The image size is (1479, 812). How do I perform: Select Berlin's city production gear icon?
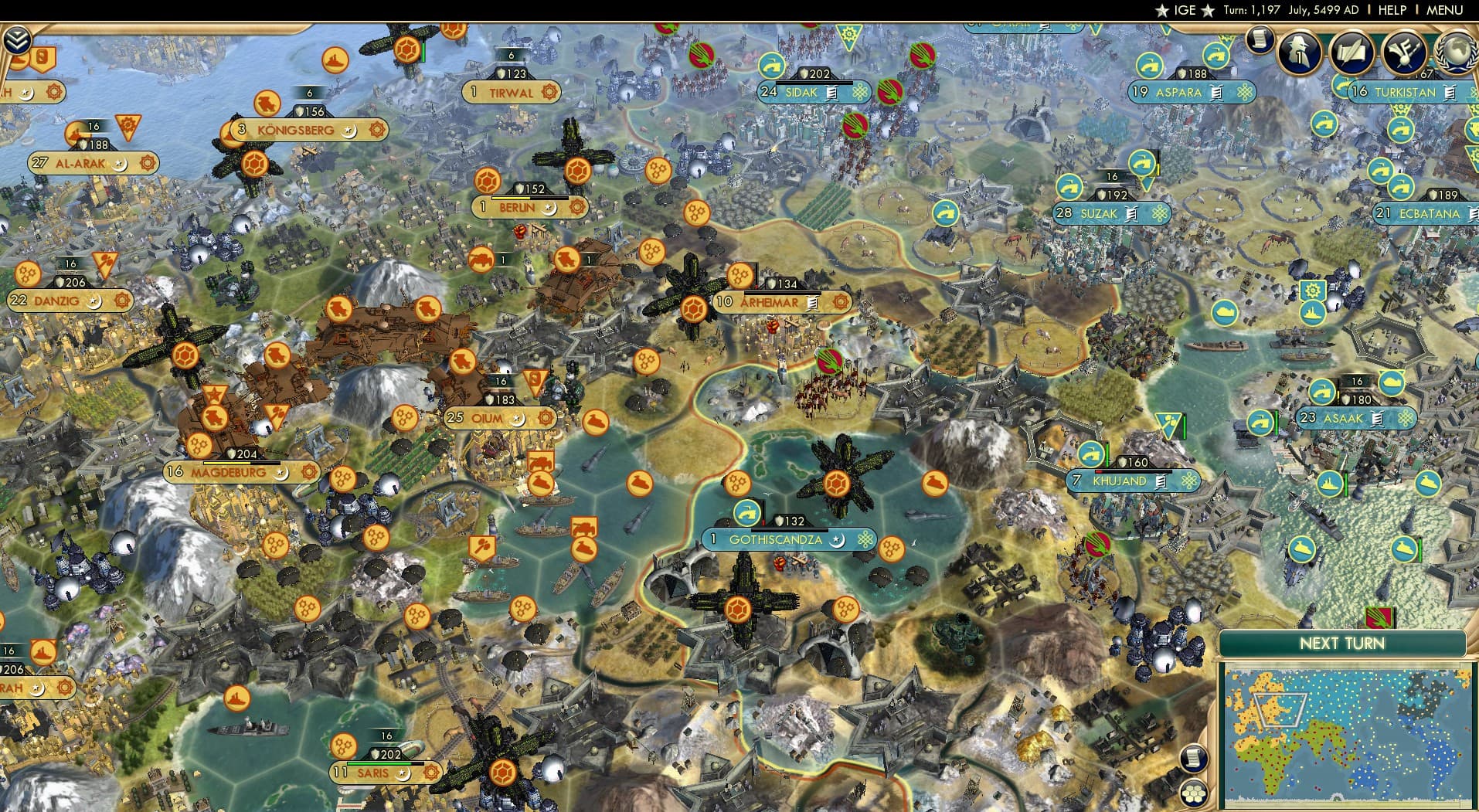pos(576,207)
